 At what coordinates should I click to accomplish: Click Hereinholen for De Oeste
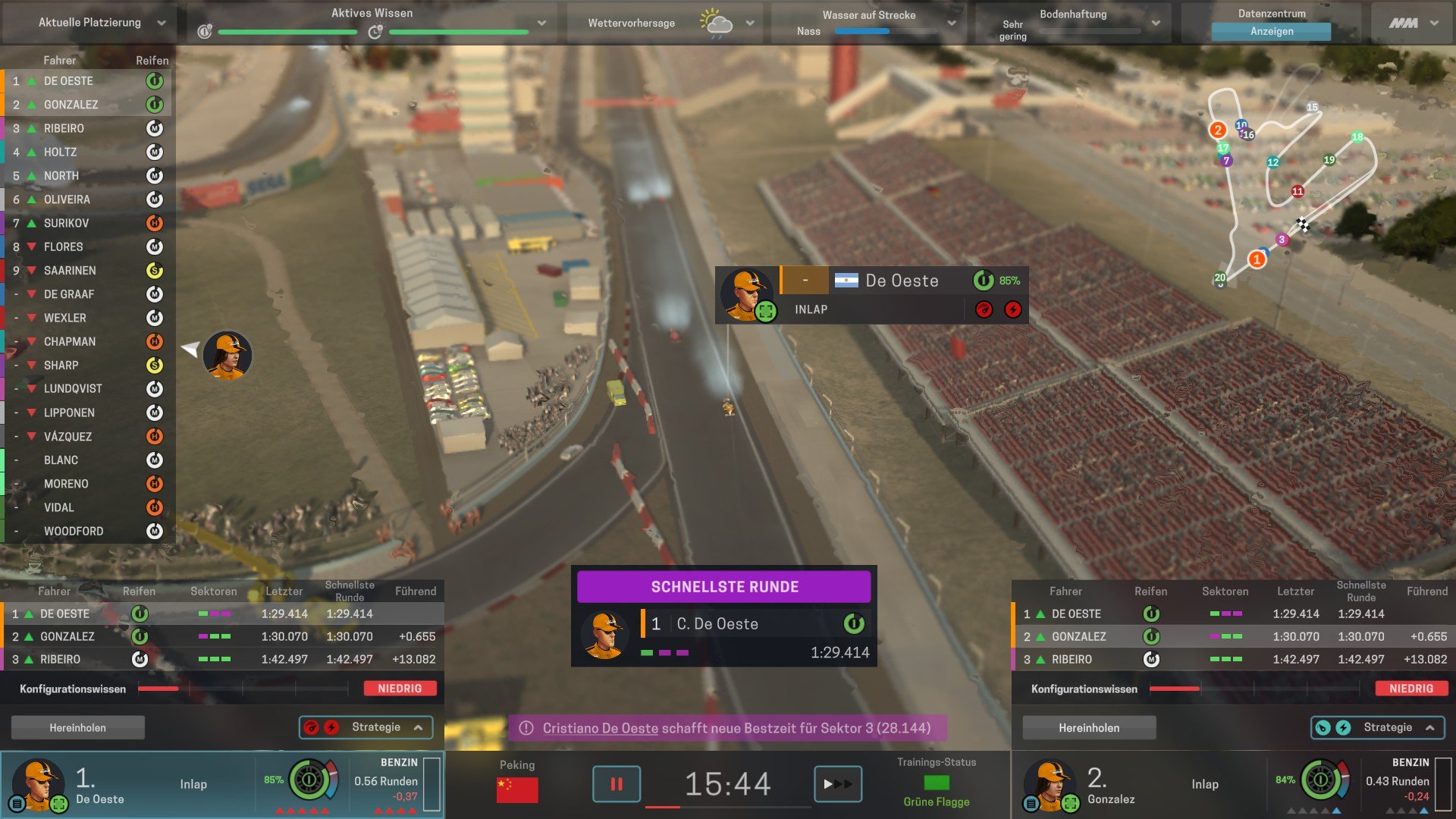tap(77, 727)
